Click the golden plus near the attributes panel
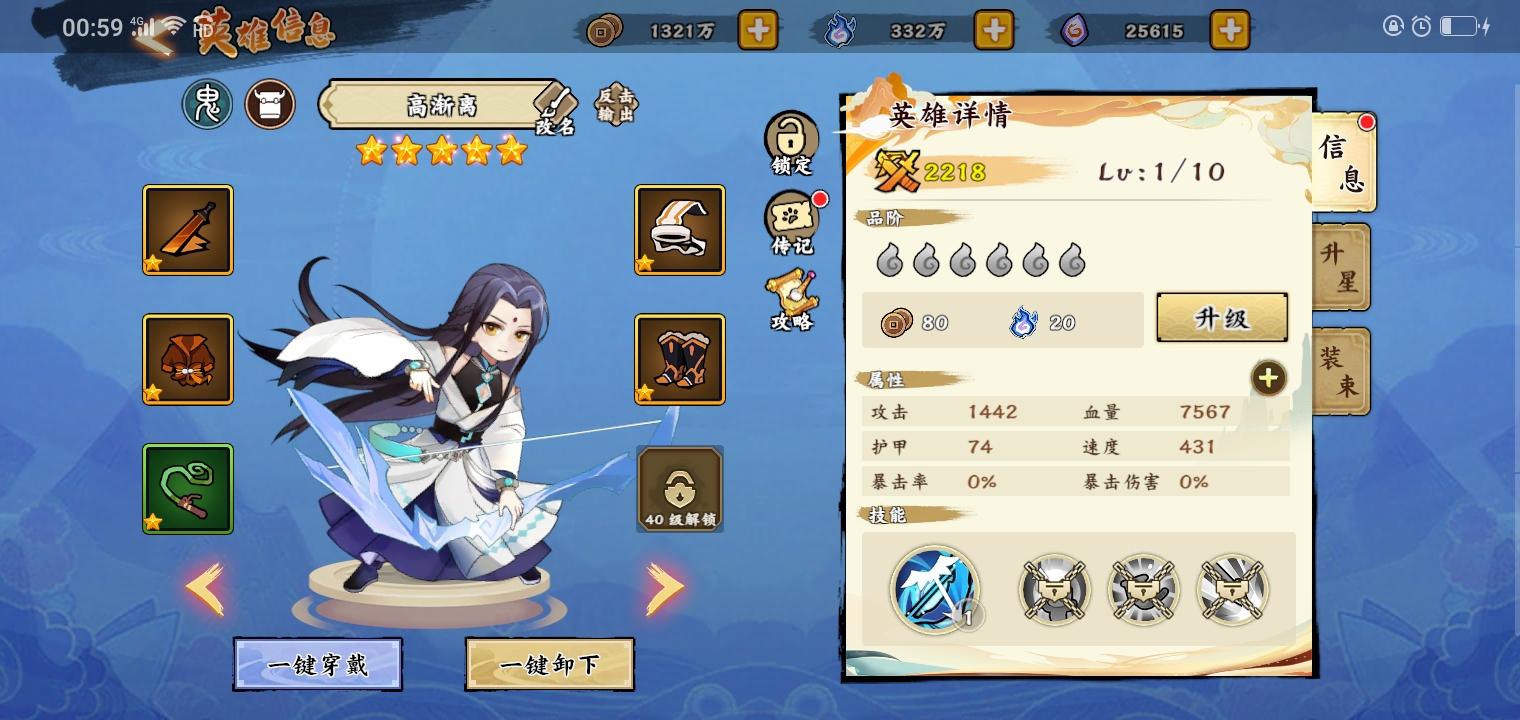The width and height of the screenshot is (1520, 720). (x=1268, y=378)
